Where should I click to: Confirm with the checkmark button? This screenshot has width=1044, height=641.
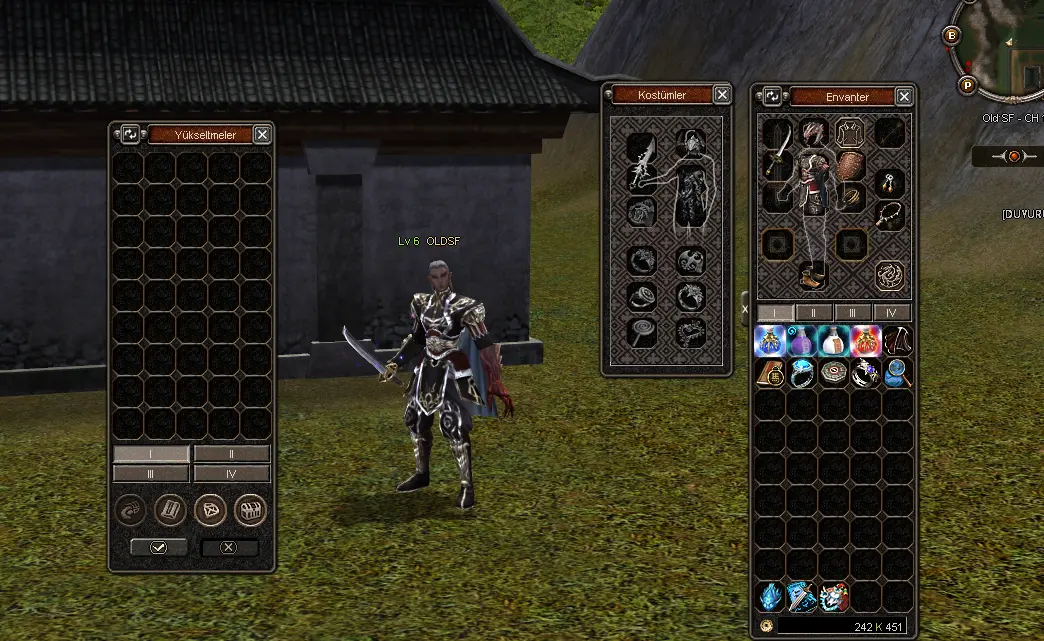(159, 548)
